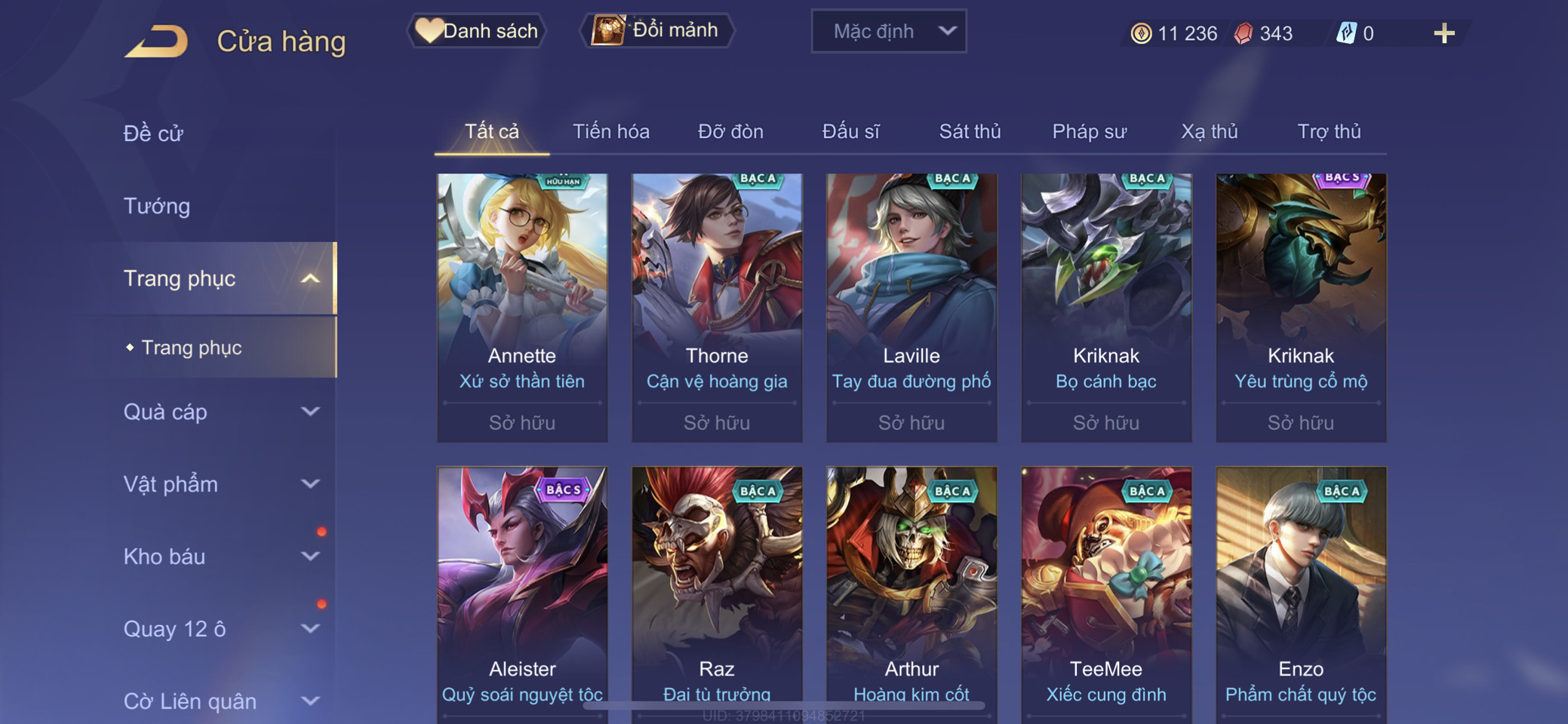Viewport: 1568px width, 724px height.
Task: Switch to the Đỡ đòn tab
Action: (x=730, y=132)
